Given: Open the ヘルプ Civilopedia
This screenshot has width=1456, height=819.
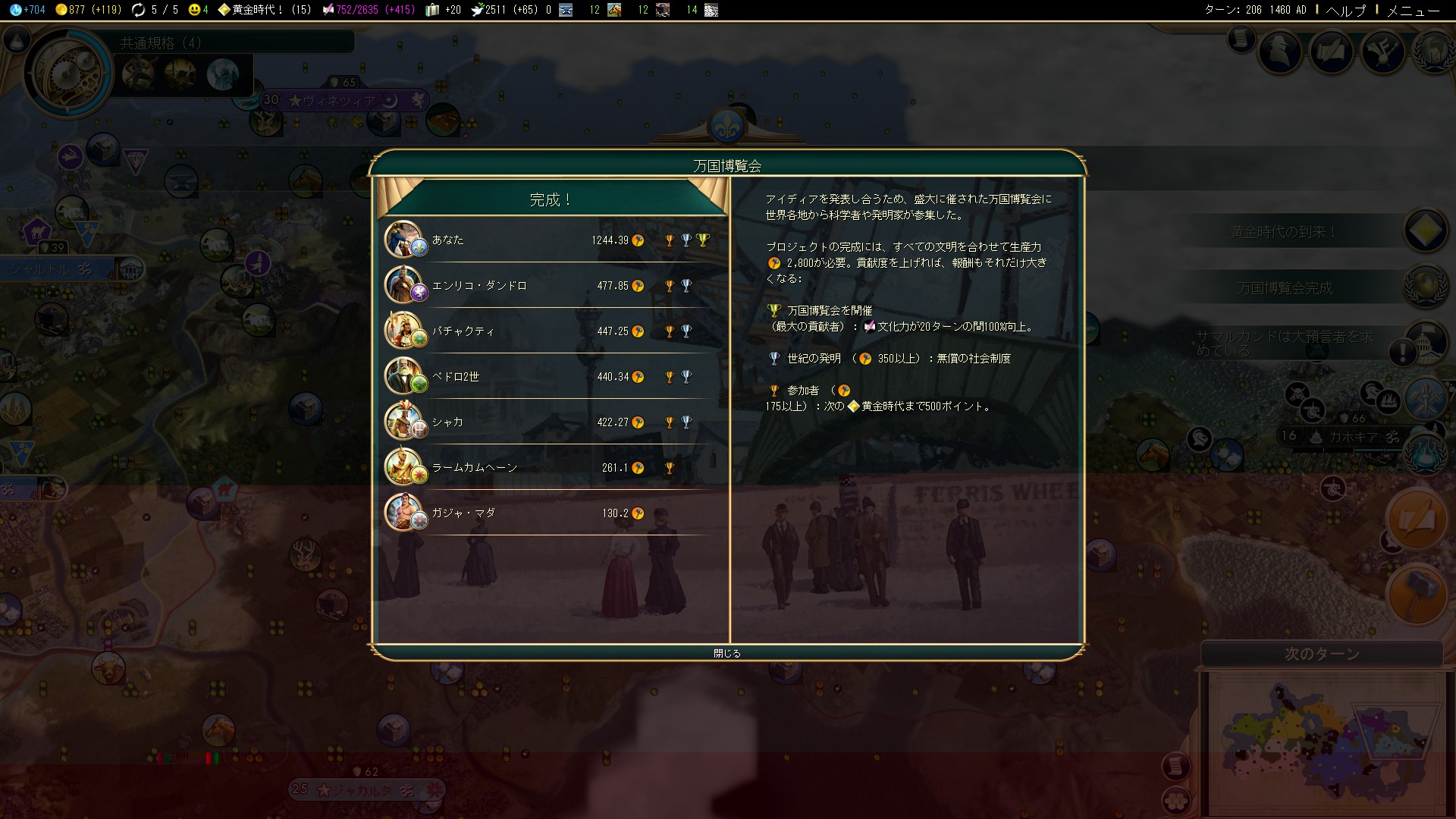Looking at the screenshot, I should tap(1345, 10).
